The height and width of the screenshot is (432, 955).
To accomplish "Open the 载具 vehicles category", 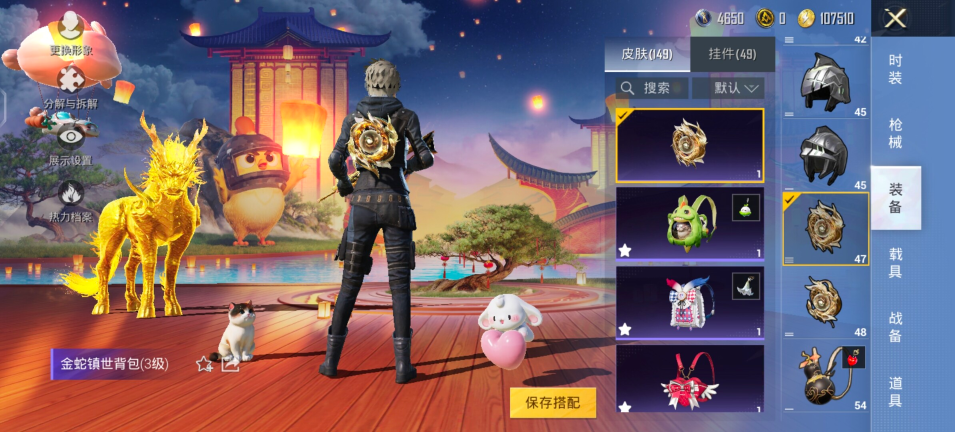I will 895,263.
